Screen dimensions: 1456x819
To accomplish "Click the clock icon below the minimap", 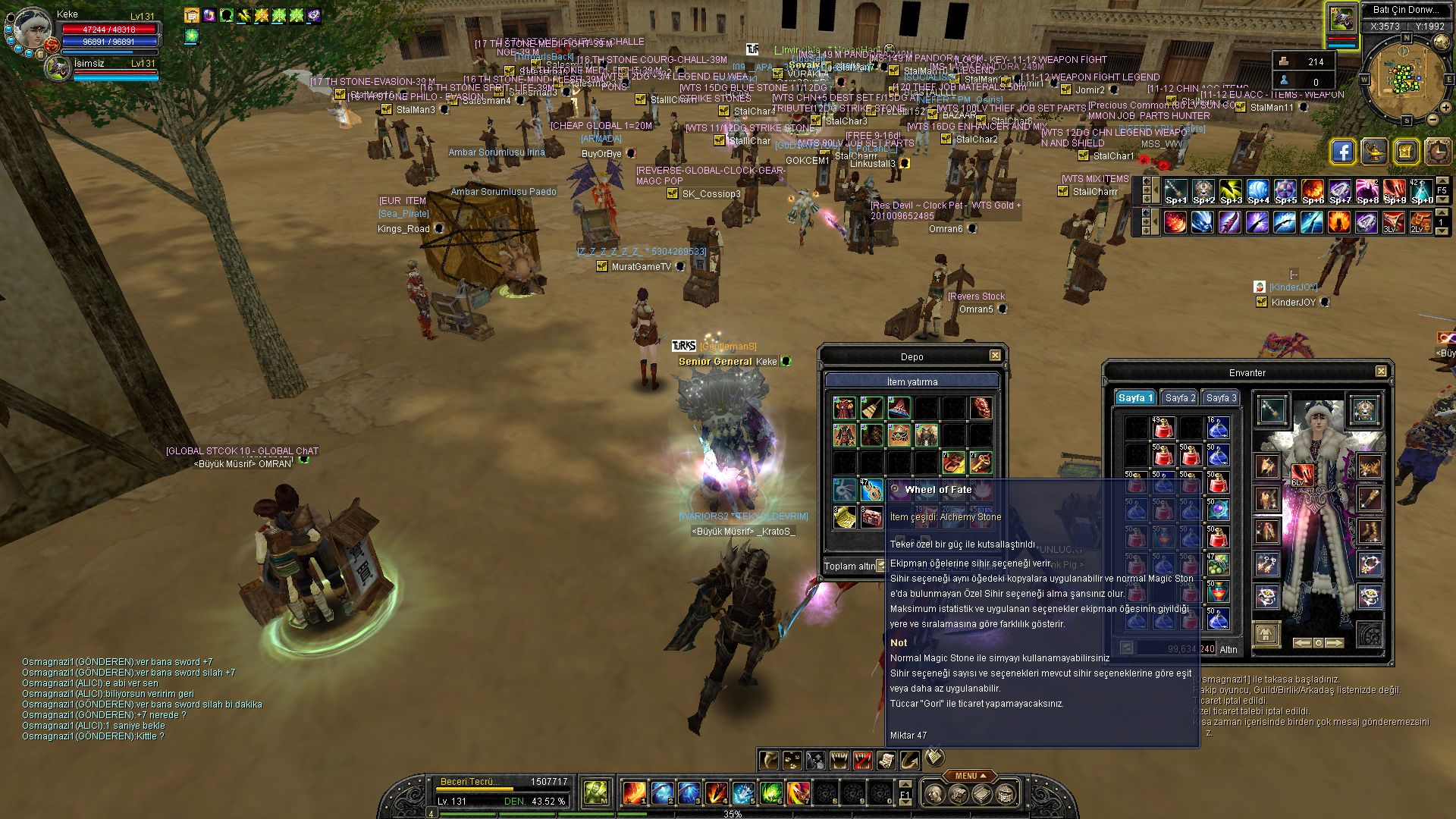I will tap(1438, 152).
